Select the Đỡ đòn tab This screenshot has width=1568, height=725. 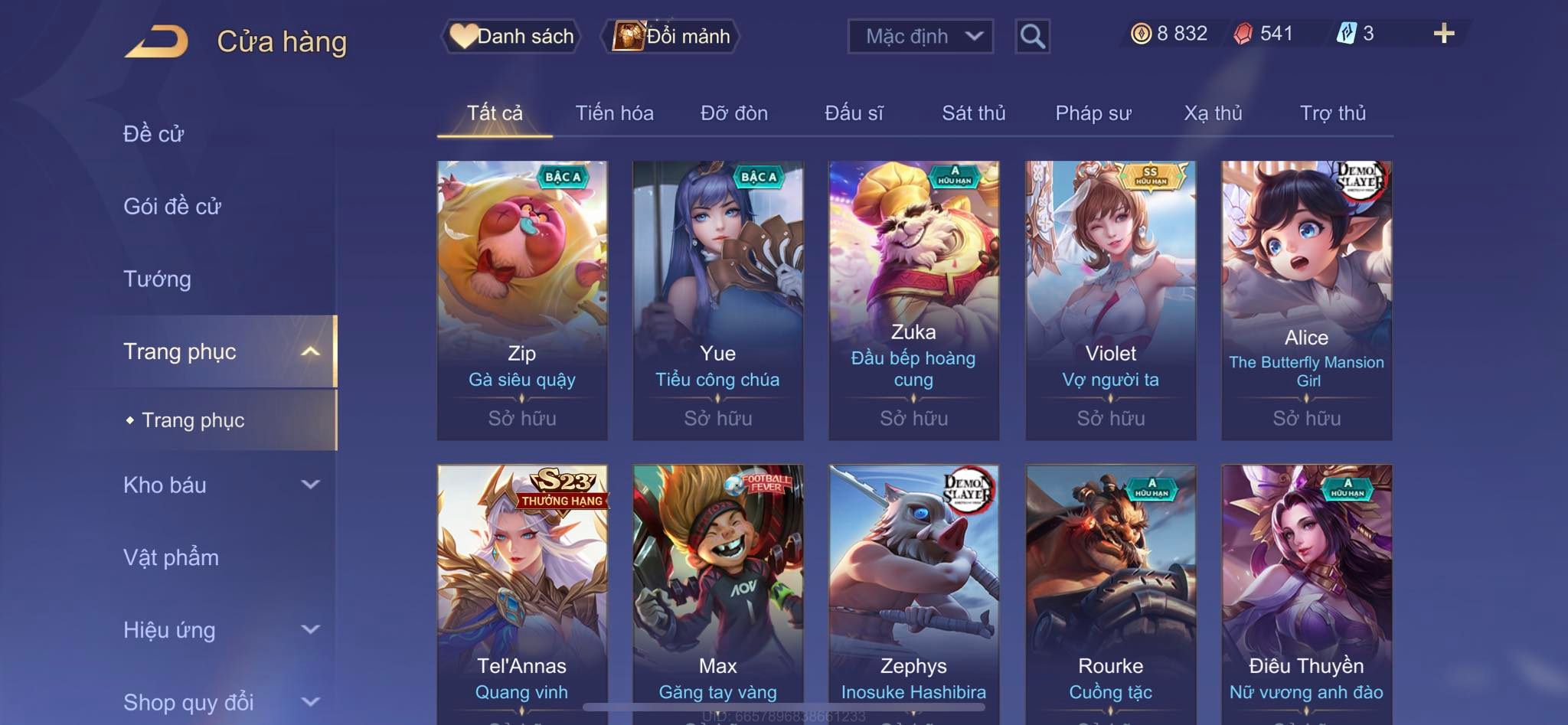(733, 113)
